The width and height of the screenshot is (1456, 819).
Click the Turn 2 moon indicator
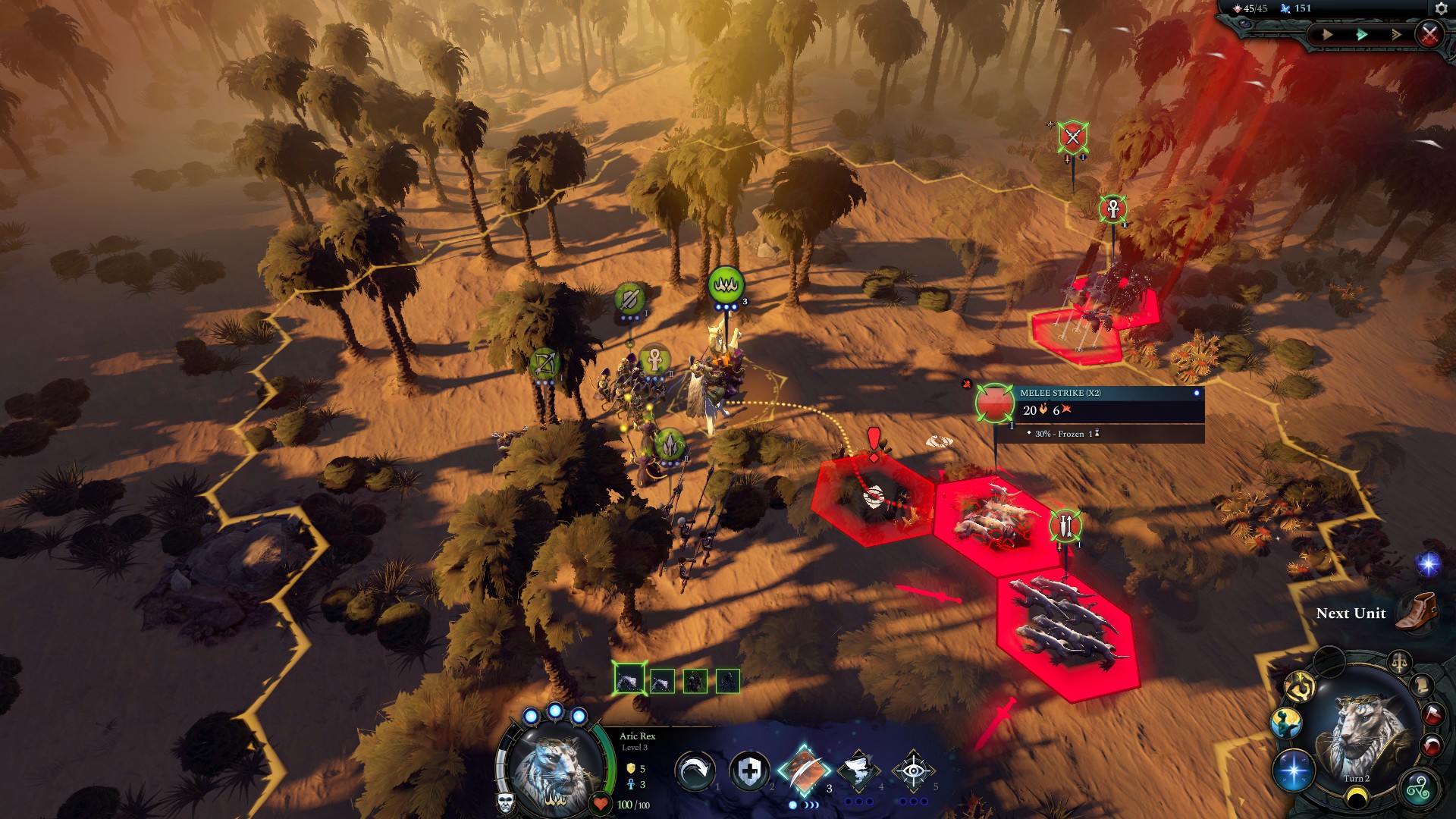point(1357,798)
